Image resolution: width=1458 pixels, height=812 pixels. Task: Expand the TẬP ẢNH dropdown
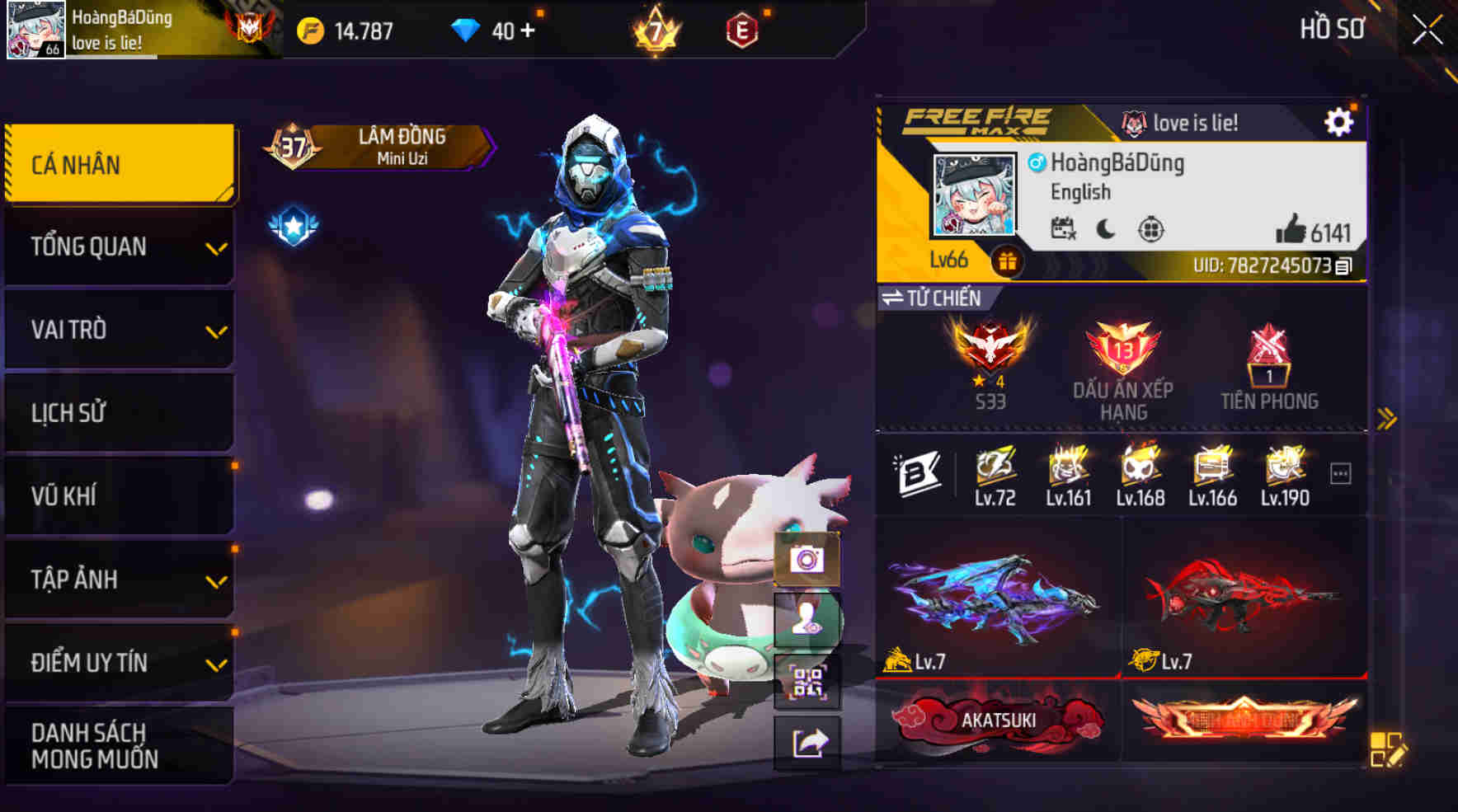tap(119, 580)
